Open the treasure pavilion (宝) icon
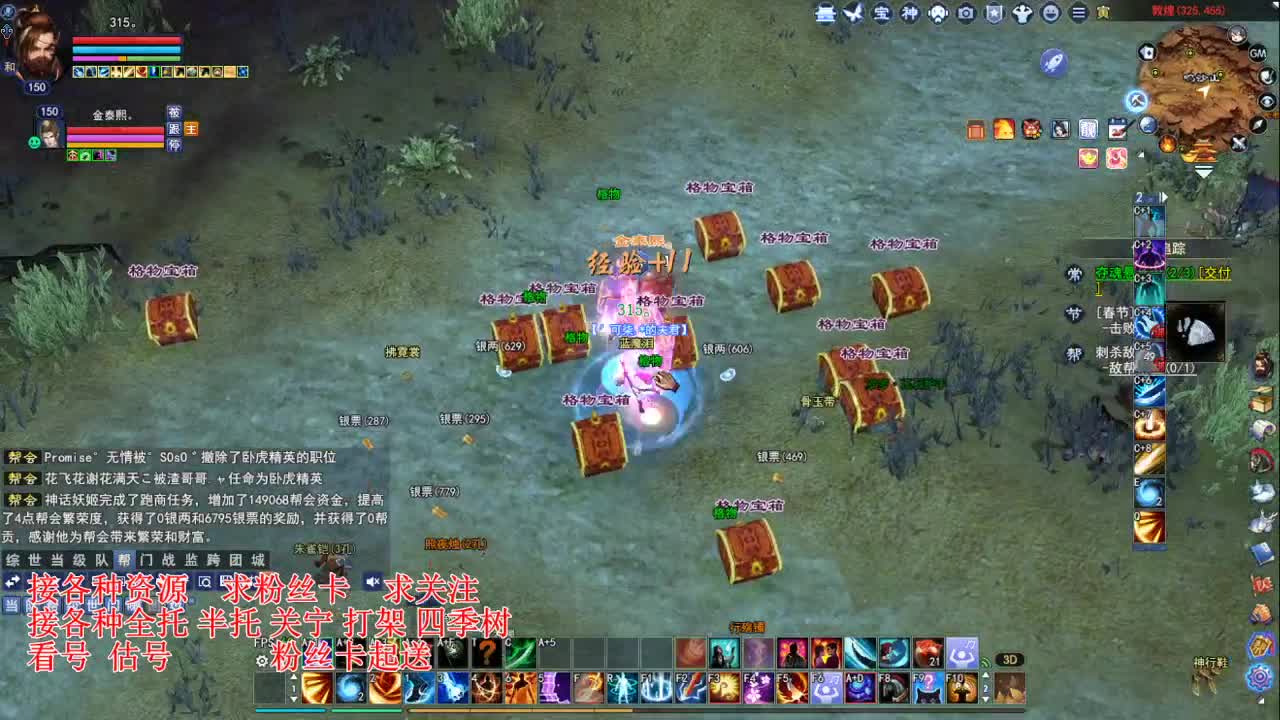Viewport: 1280px width, 720px height. pos(880,14)
